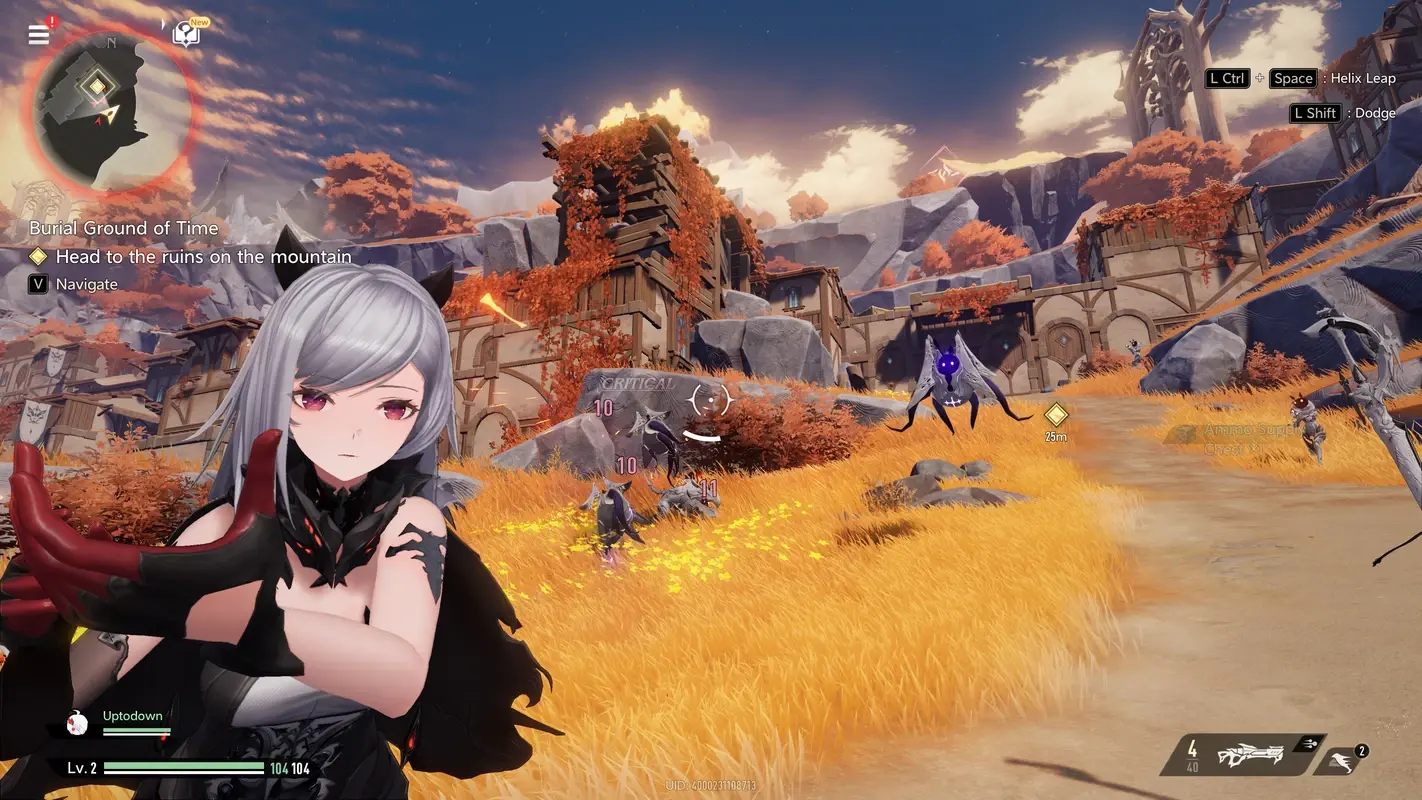Click the weapon switch arrows icon

pyautogui.click(x=1311, y=744)
